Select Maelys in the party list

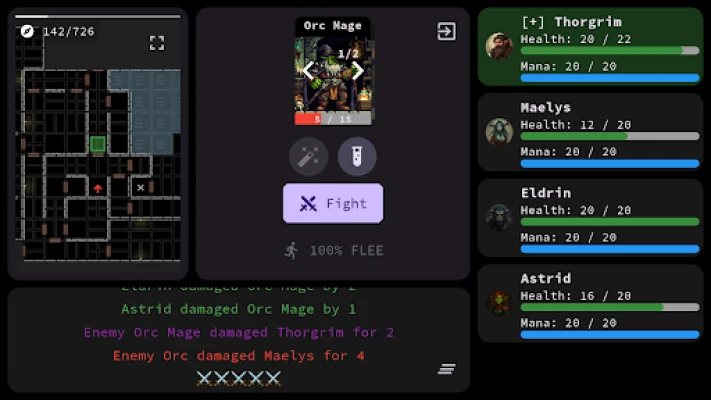tap(591, 132)
